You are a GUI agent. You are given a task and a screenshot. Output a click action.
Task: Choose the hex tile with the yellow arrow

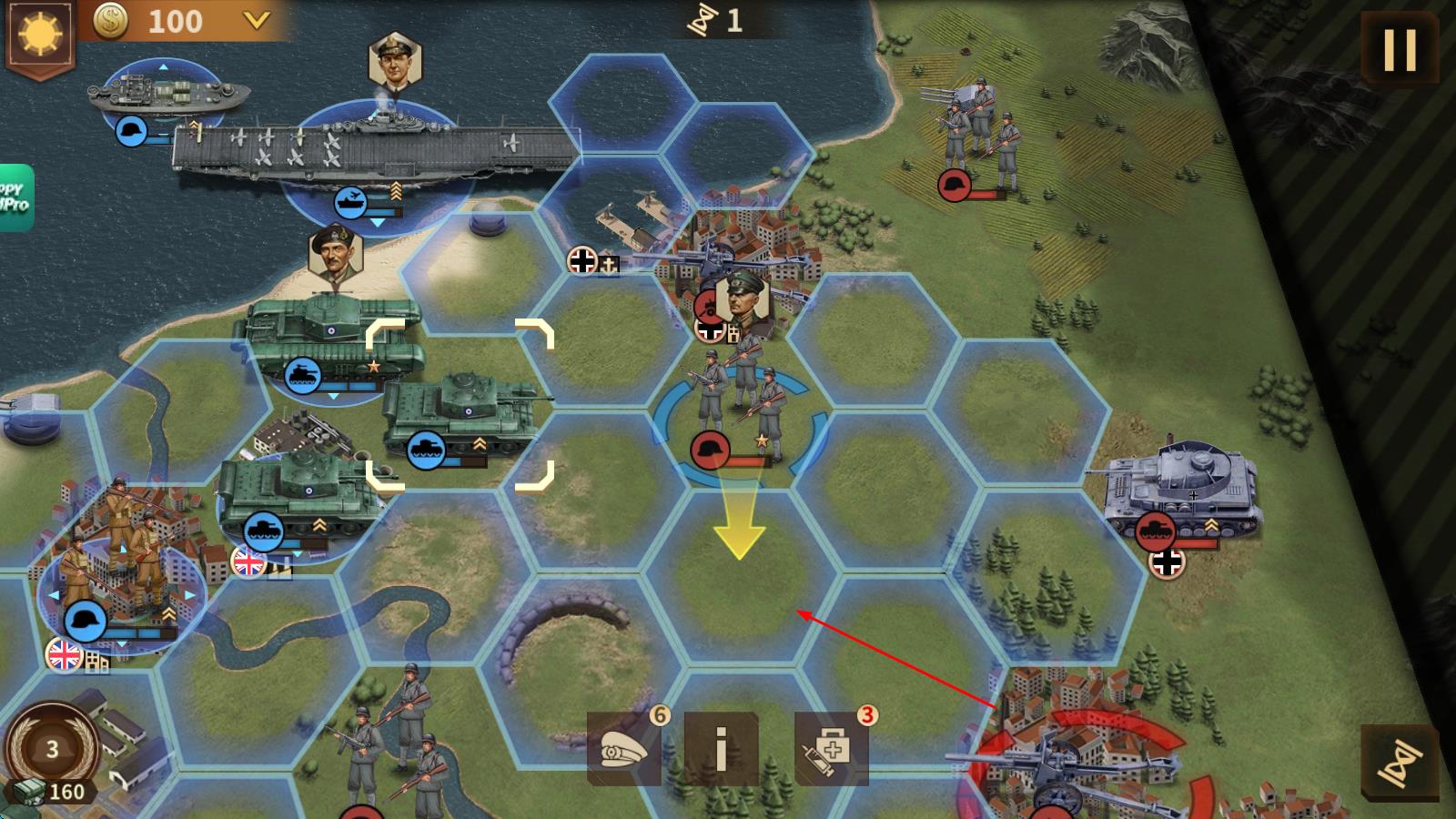coord(739,564)
